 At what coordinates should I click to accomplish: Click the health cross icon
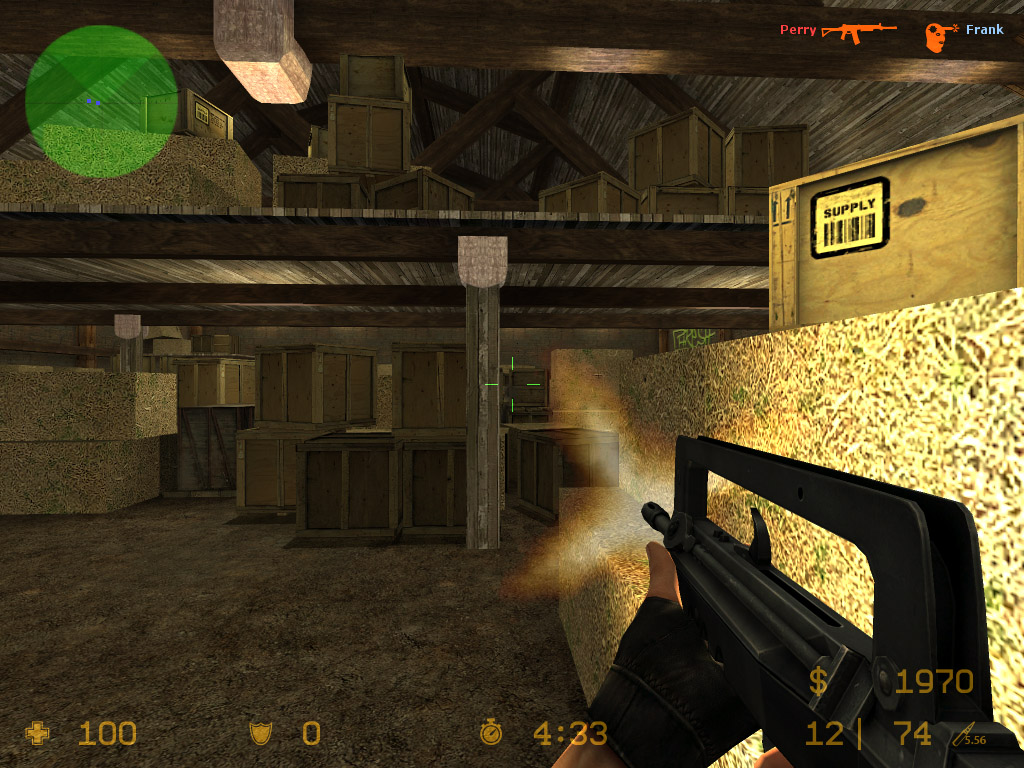pos(38,734)
